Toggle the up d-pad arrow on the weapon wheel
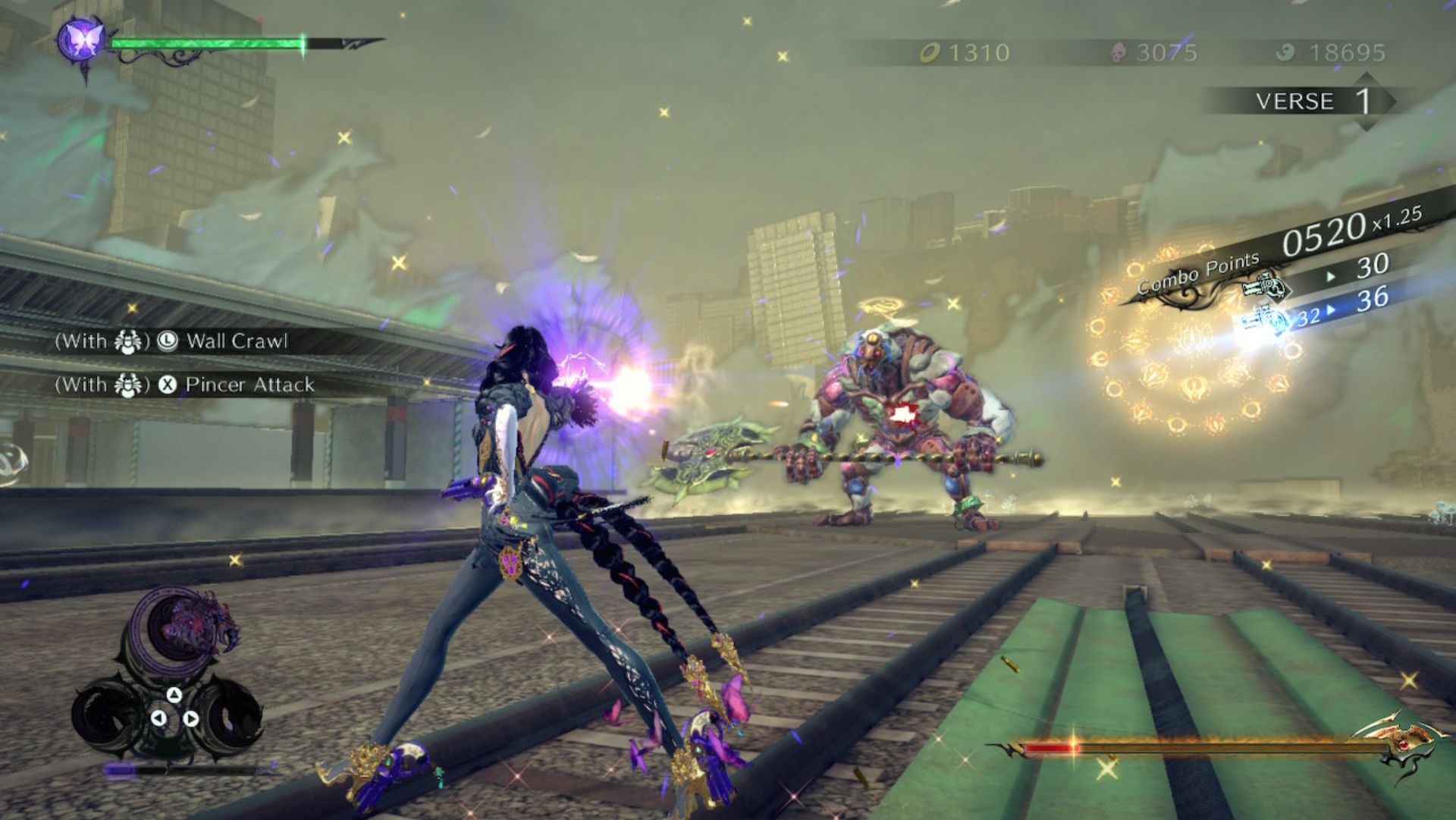The width and height of the screenshot is (1456, 820). (x=174, y=693)
